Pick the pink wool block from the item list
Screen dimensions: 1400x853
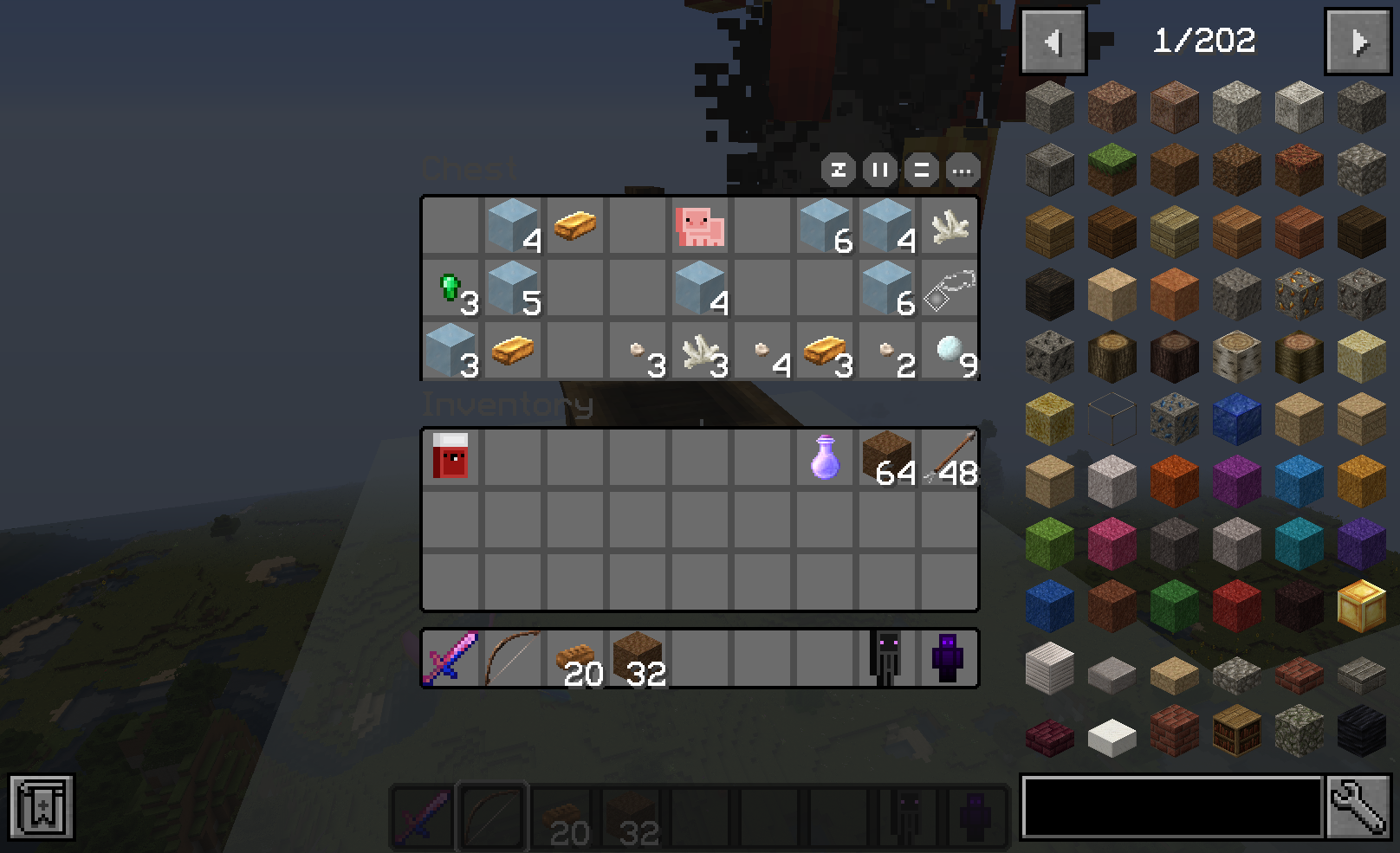[x=1112, y=543]
